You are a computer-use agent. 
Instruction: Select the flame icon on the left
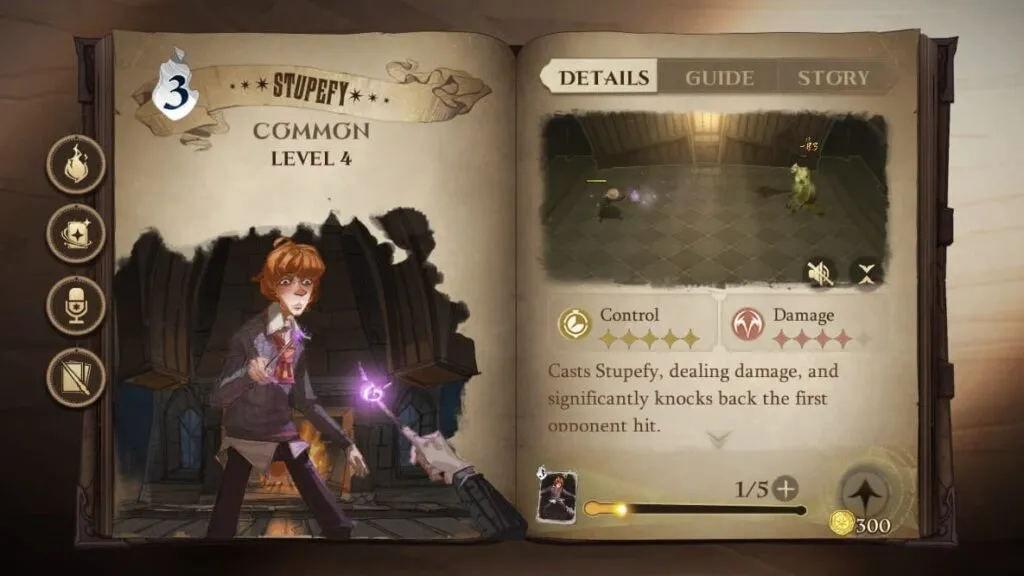pyautogui.click(x=76, y=166)
